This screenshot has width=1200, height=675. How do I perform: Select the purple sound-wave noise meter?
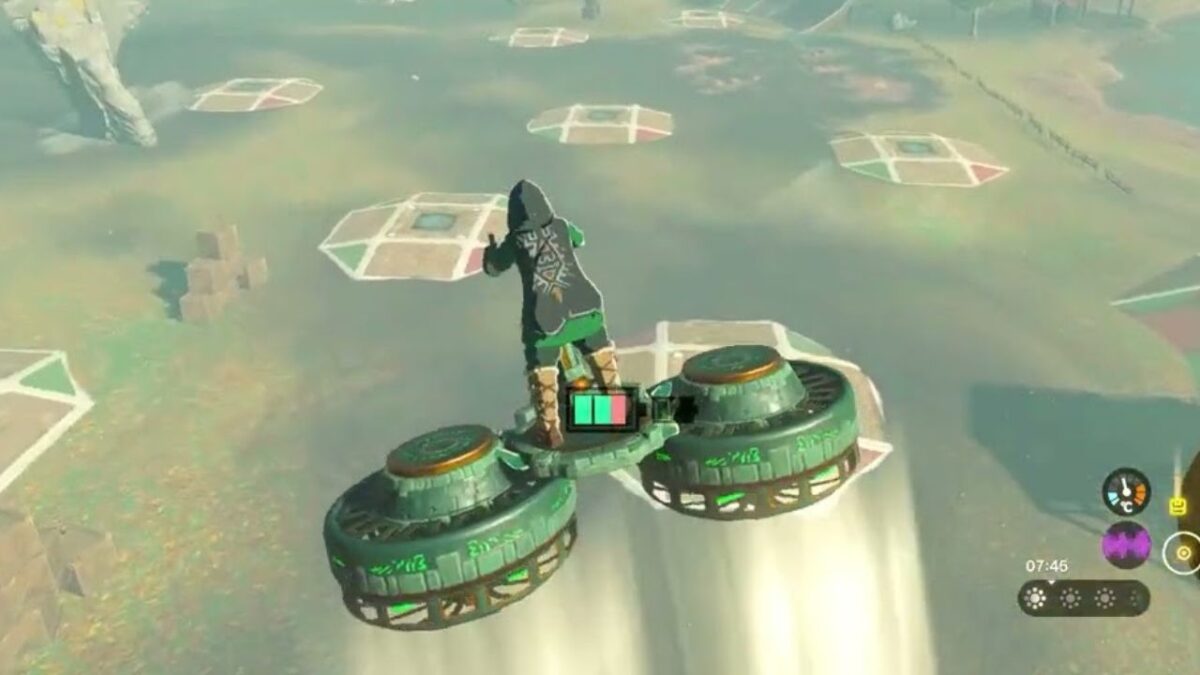[x=1126, y=545]
